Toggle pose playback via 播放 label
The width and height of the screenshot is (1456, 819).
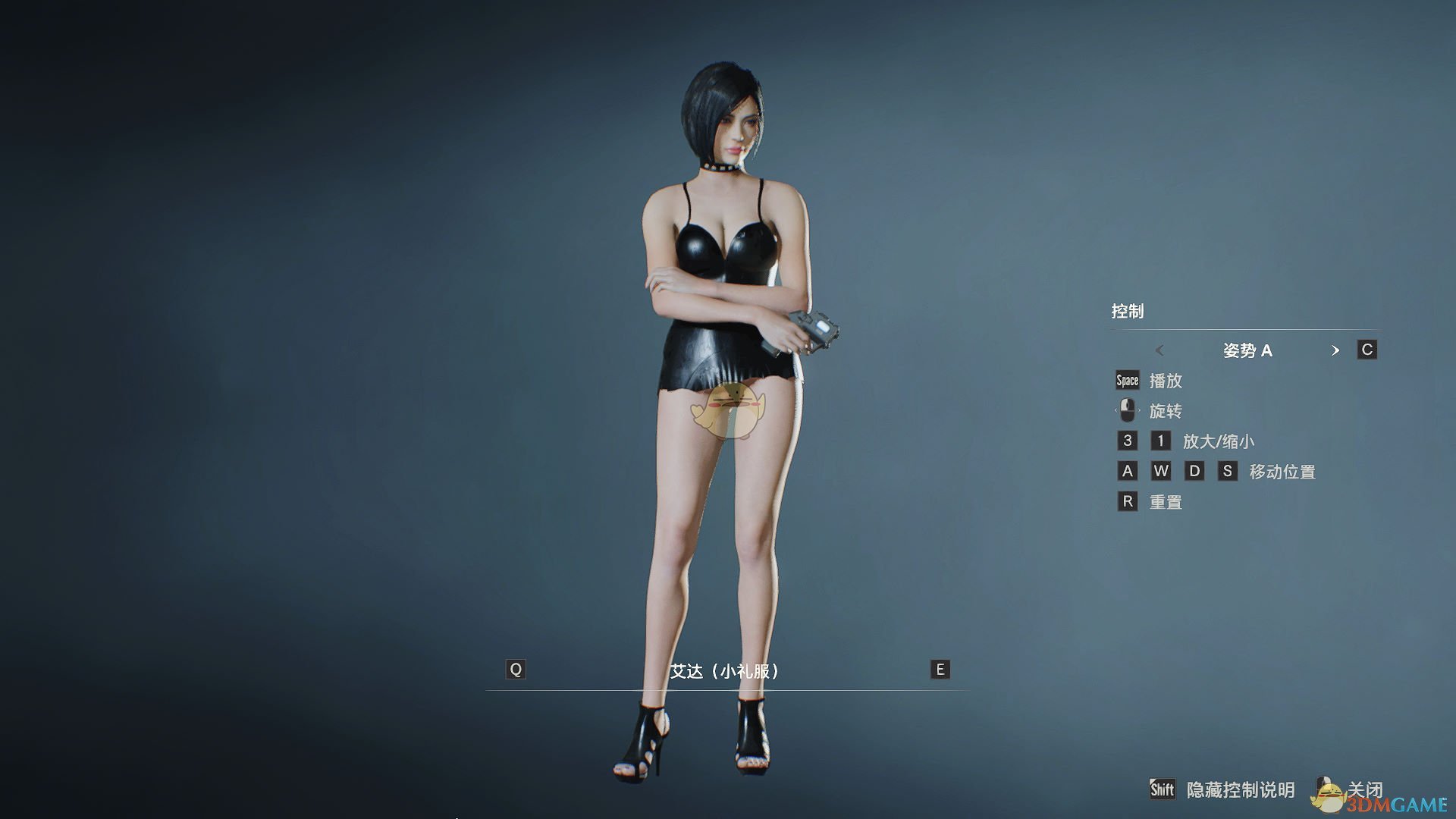click(x=1167, y=381)
